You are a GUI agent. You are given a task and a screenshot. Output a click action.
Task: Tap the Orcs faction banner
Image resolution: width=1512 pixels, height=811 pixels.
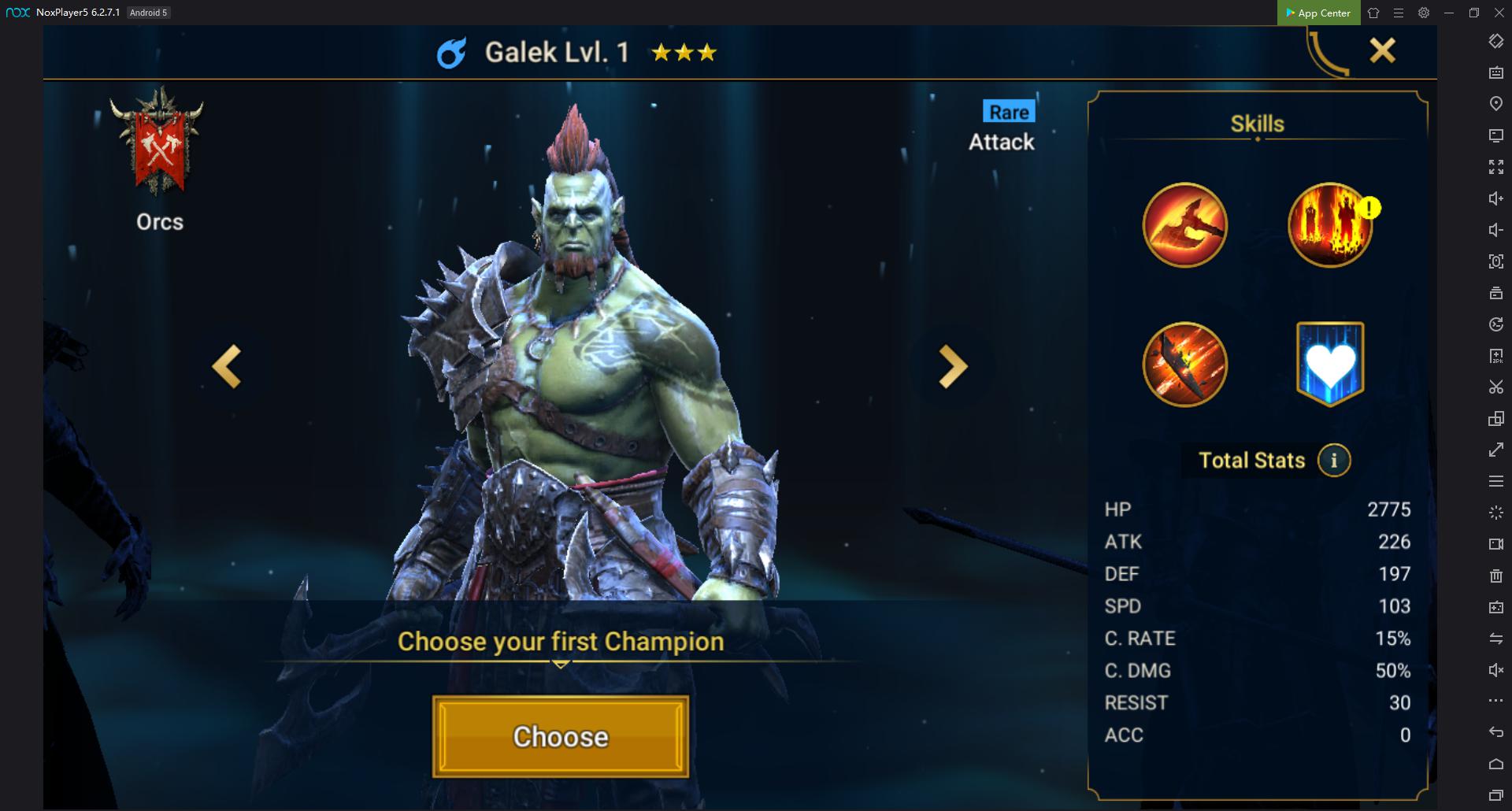click(158, 143)
